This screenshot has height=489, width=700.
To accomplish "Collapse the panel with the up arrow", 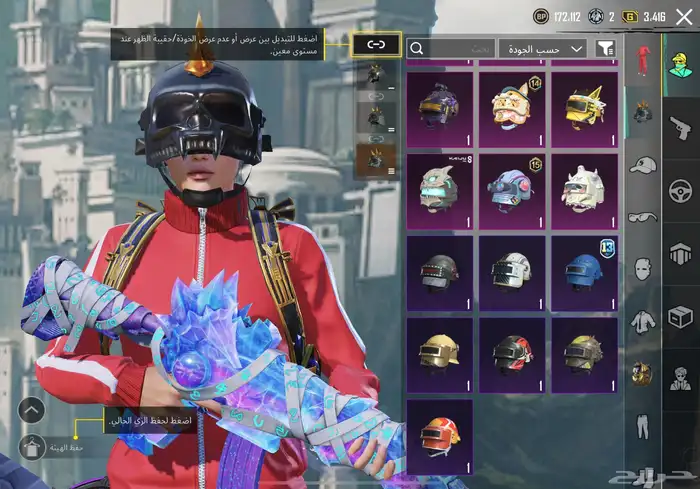I will click(x=32, y=409).
